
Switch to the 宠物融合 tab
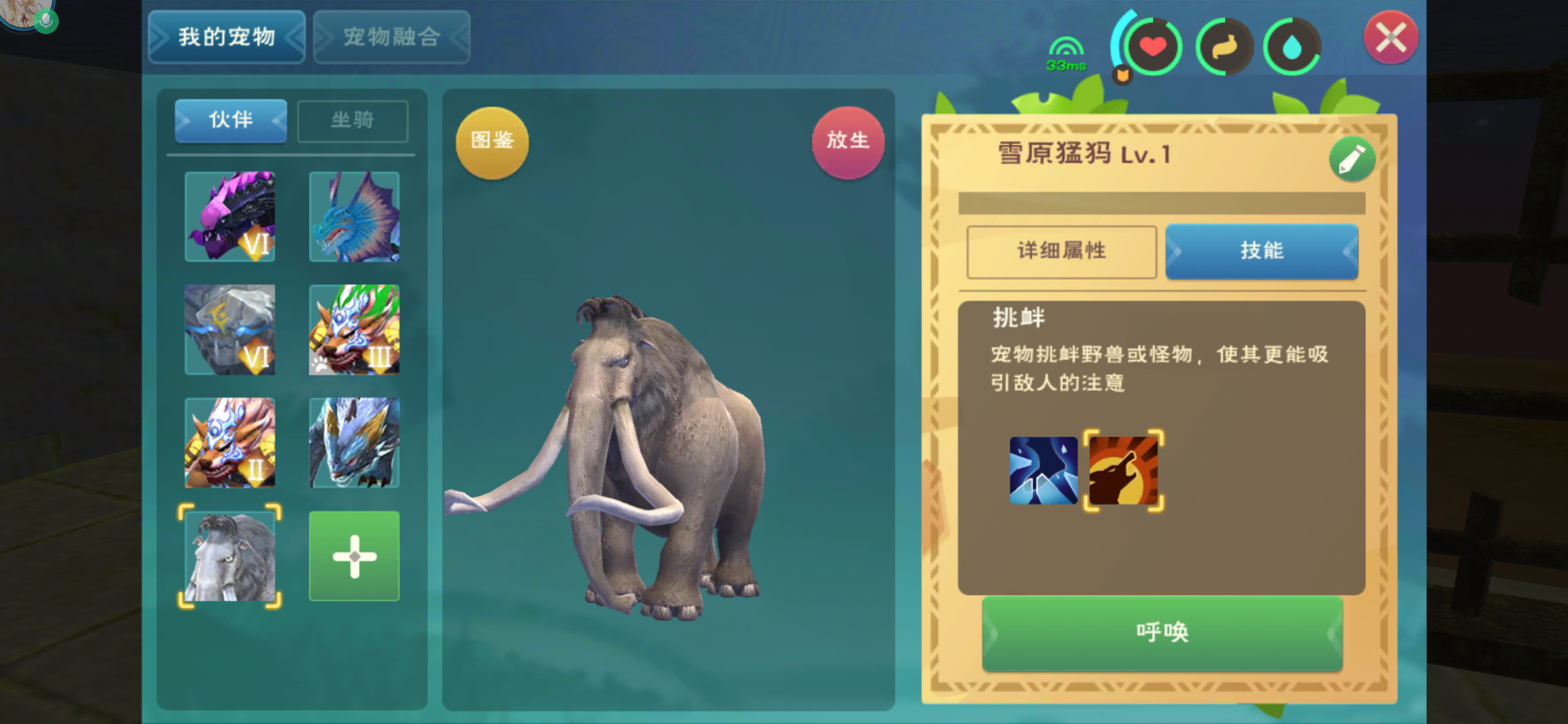click(391, 37)
